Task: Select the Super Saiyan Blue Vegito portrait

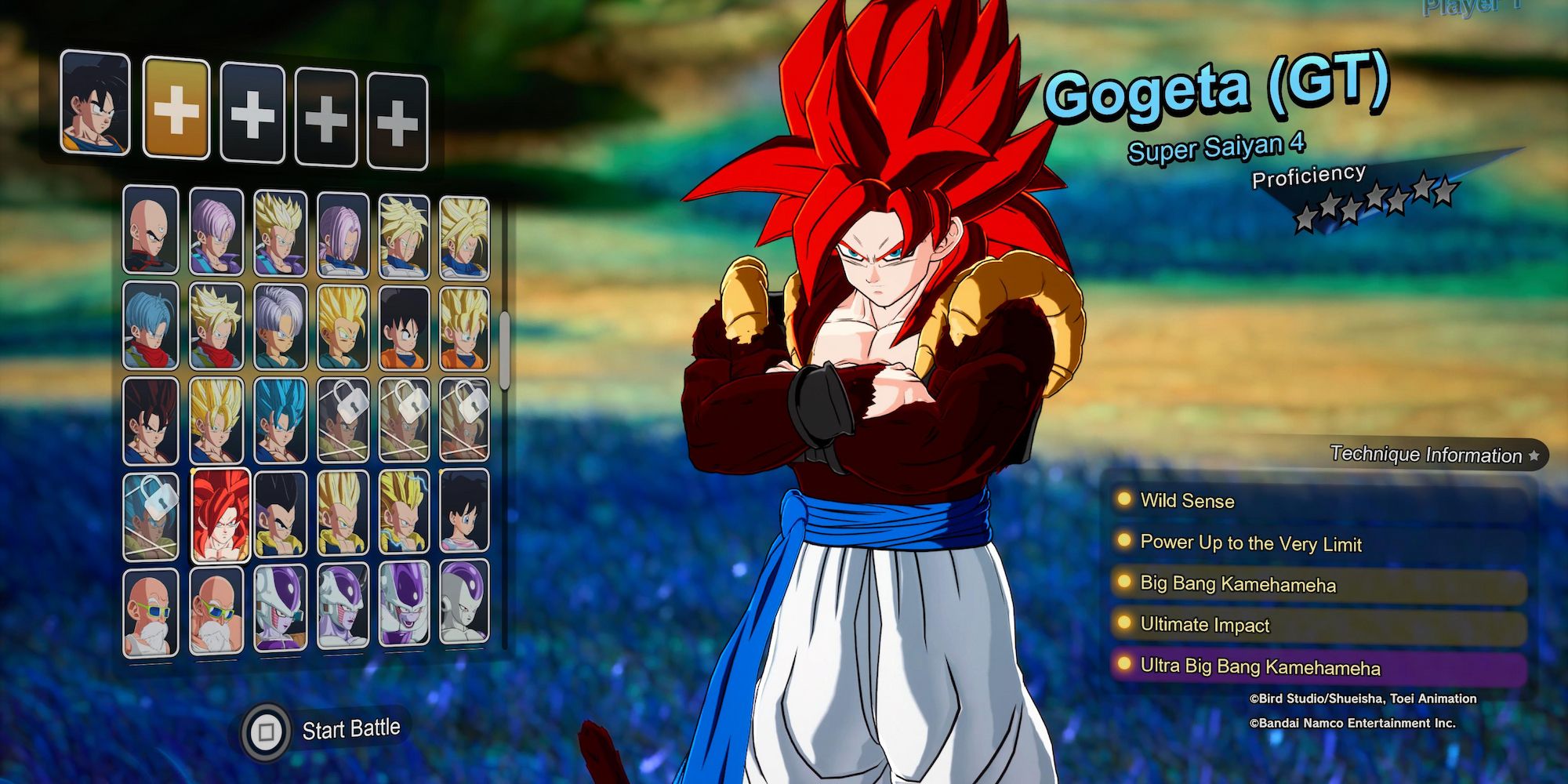Action: [x=280, y=422]
